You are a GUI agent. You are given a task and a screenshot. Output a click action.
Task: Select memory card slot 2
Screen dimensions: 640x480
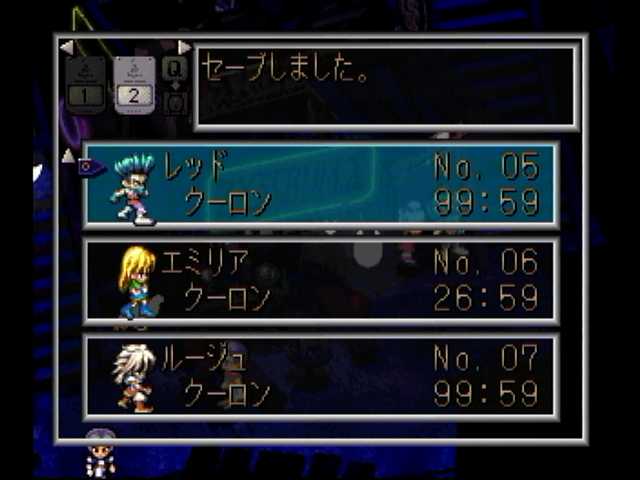(134, 84)
